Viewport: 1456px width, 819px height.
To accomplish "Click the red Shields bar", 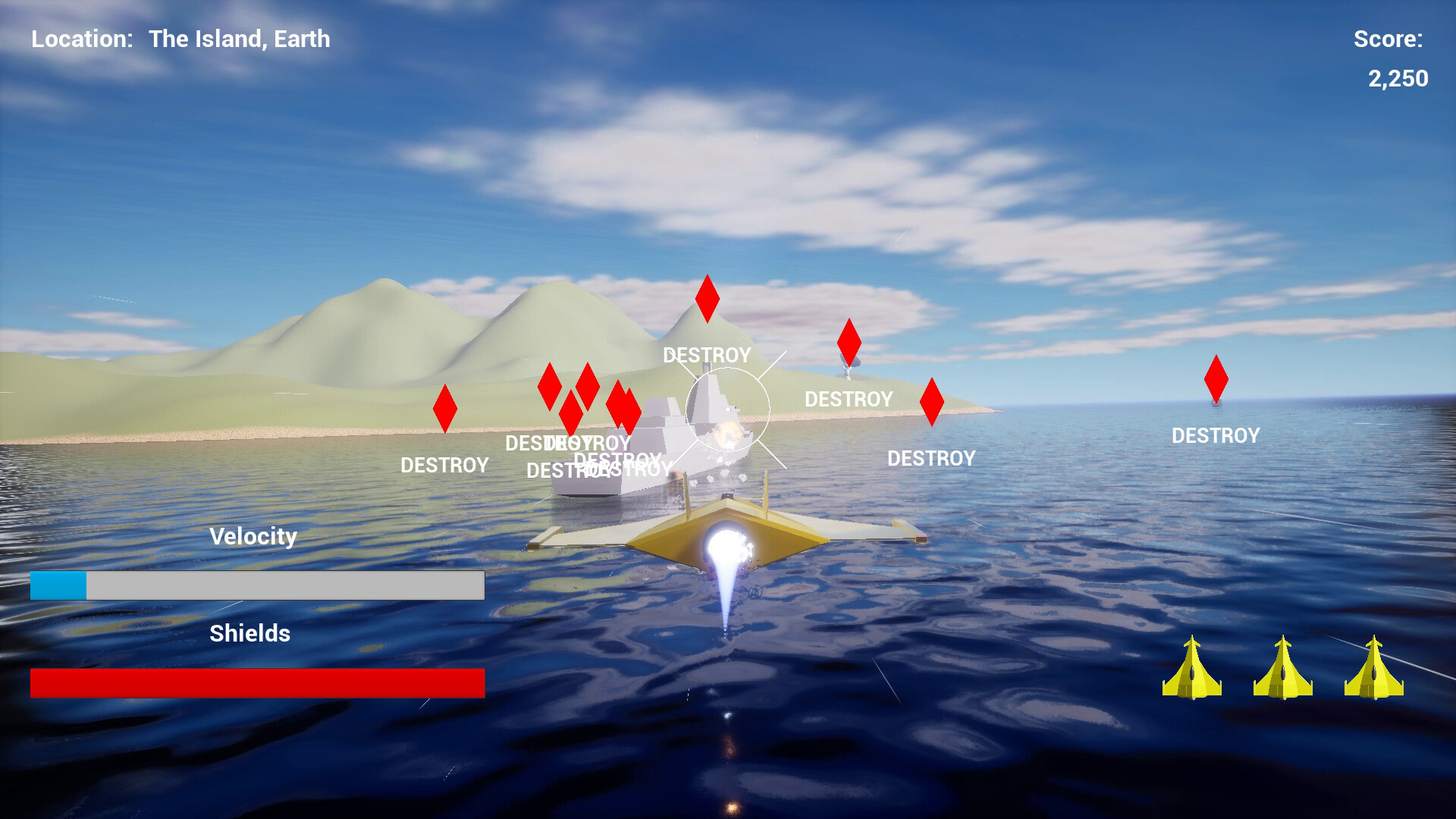I will click(x=256, y=682).
